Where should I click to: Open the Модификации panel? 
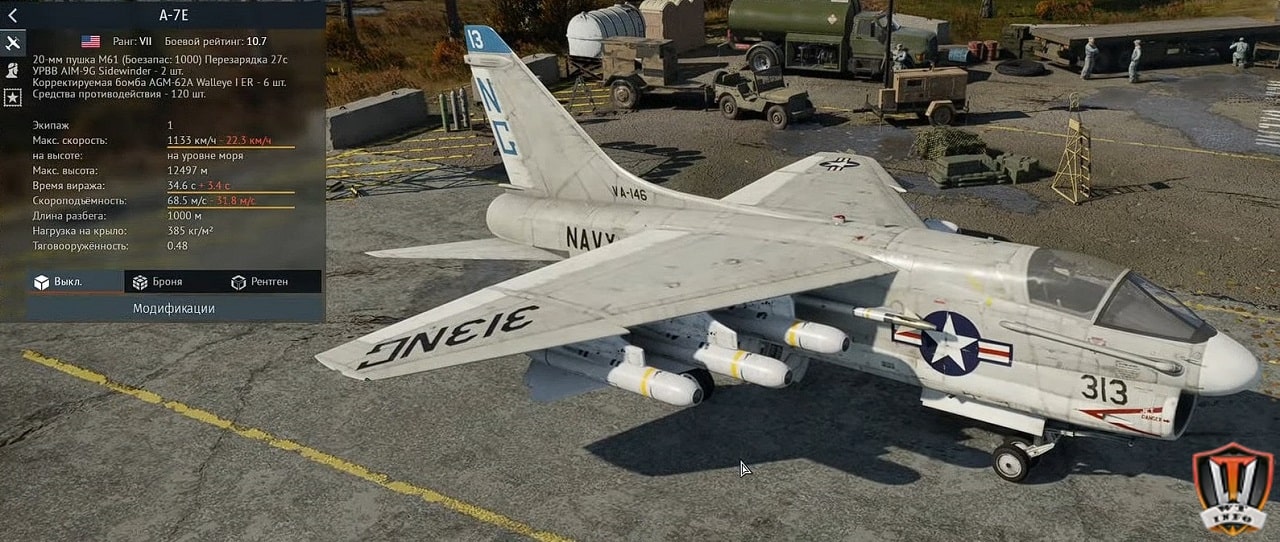pos(174,308)
